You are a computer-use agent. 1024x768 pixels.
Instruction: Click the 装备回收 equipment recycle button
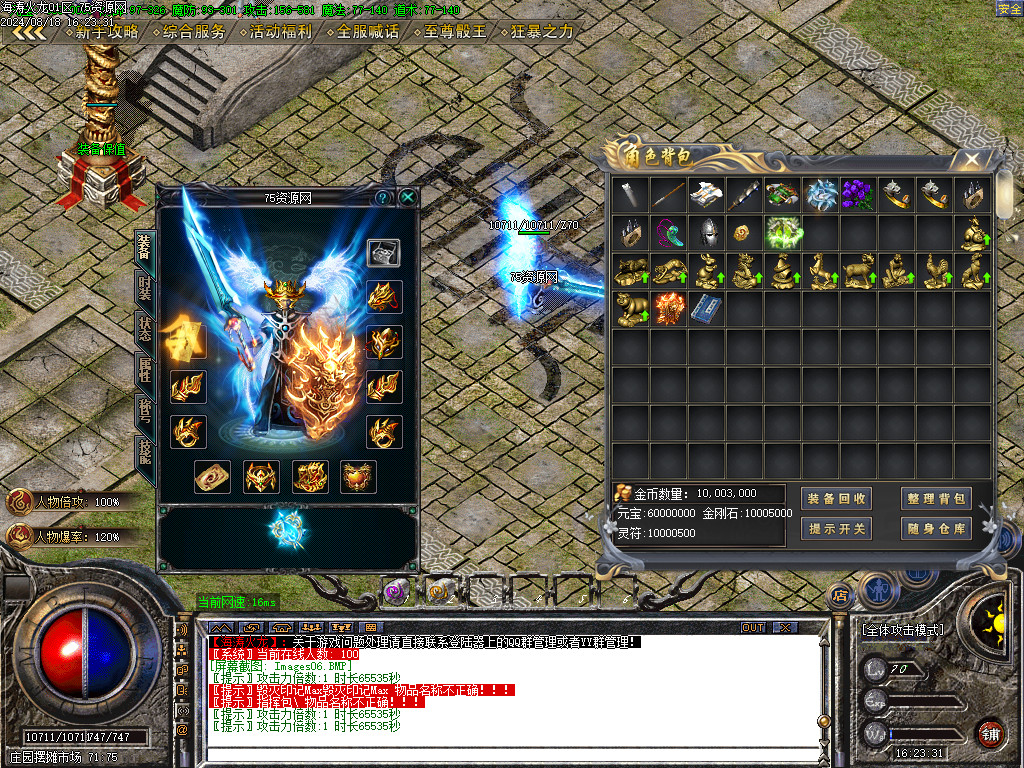pos(836,498)
